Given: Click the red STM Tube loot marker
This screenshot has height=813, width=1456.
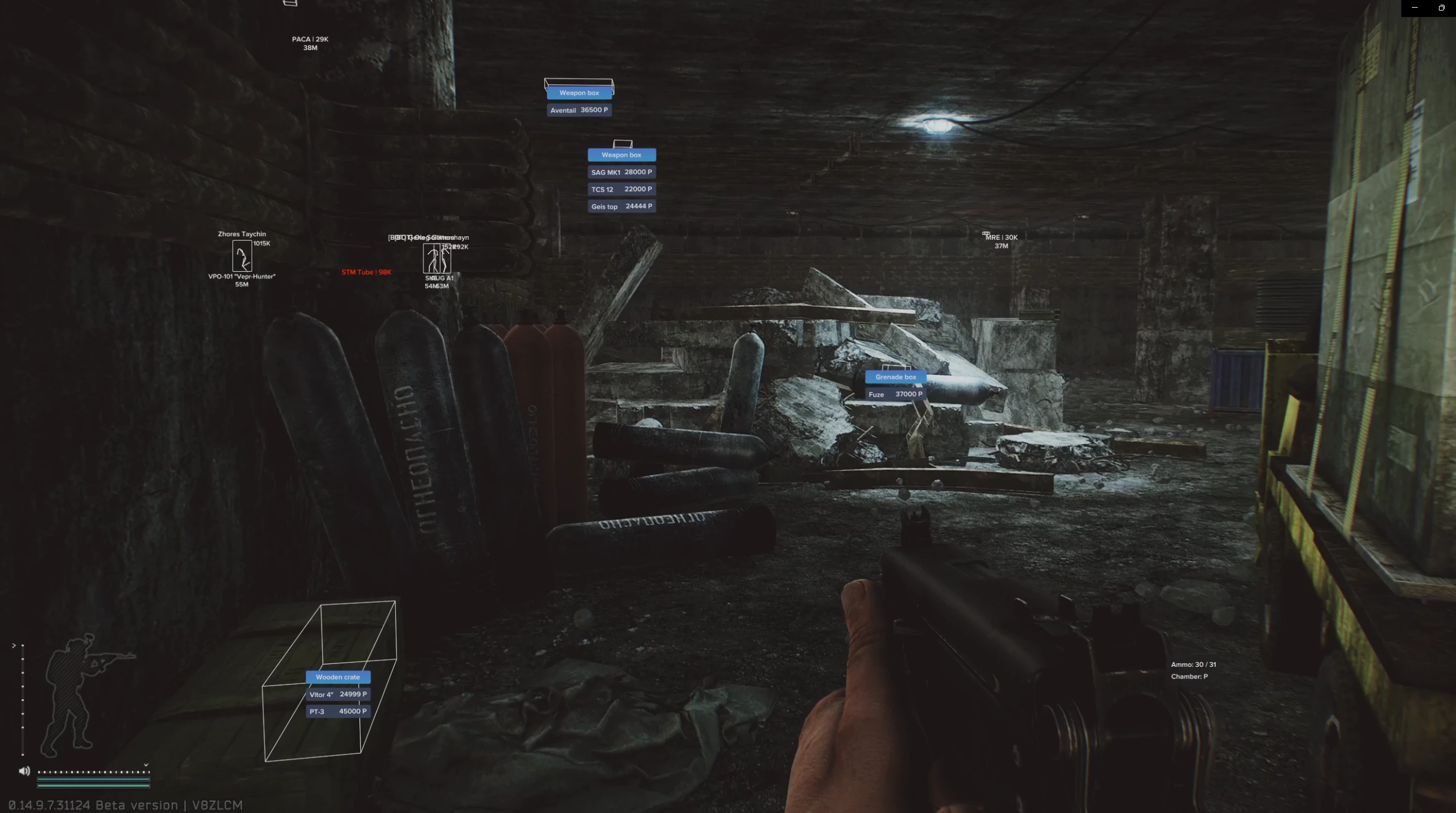Looking at the screenshot, I should tap(366, 272).
